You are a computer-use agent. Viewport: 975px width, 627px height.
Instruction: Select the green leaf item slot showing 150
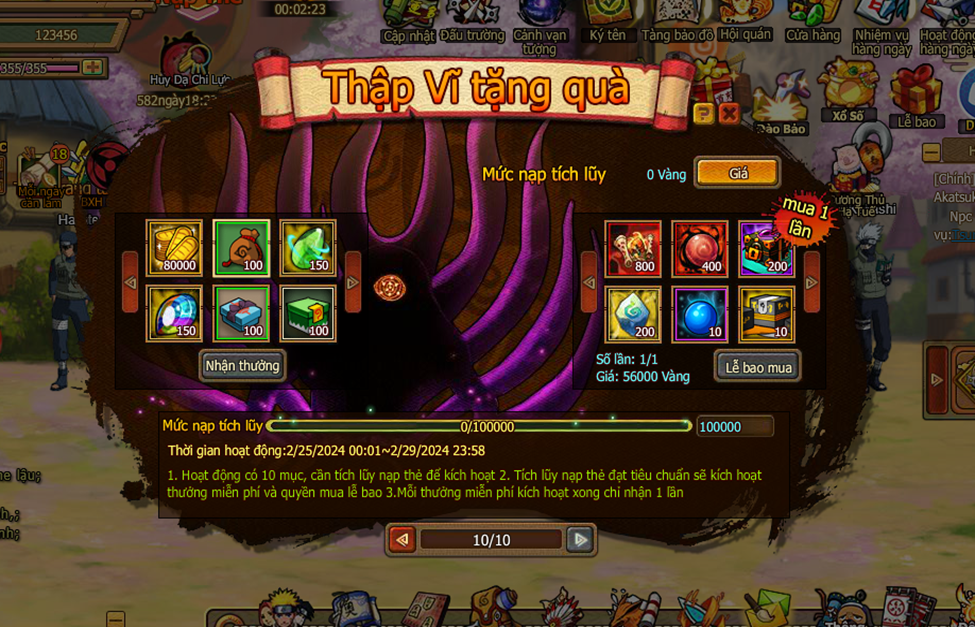[308, 248]
